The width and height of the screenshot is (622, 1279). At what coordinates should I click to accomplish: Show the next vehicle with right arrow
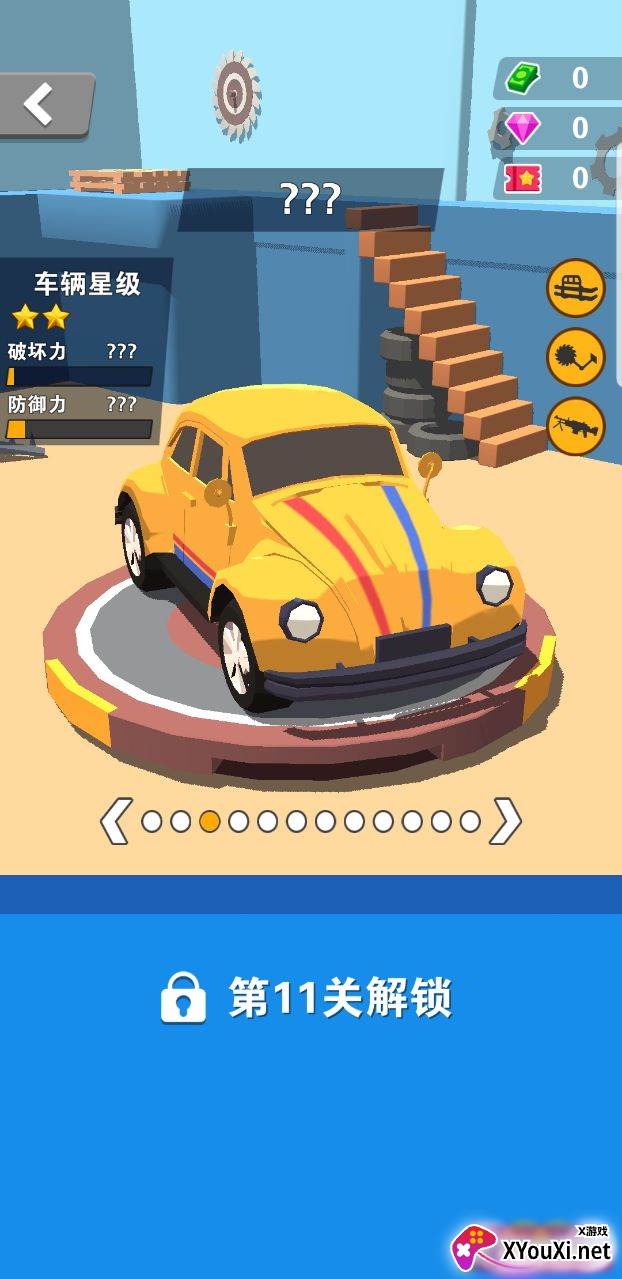pos(505,821)
